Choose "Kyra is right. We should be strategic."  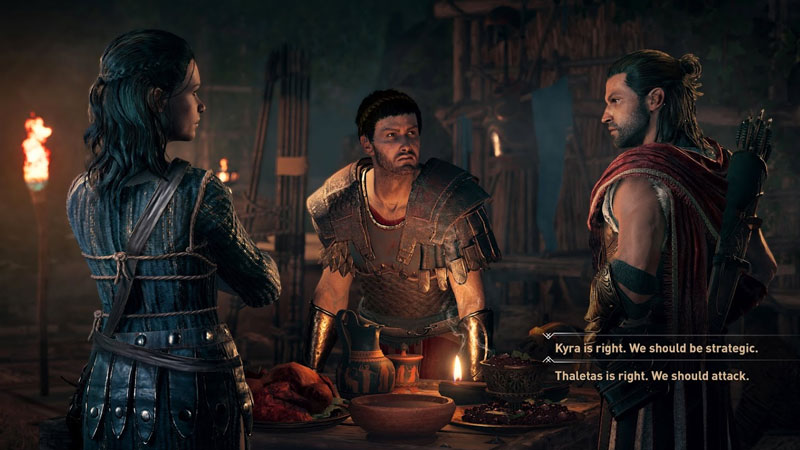coord(656,349)
